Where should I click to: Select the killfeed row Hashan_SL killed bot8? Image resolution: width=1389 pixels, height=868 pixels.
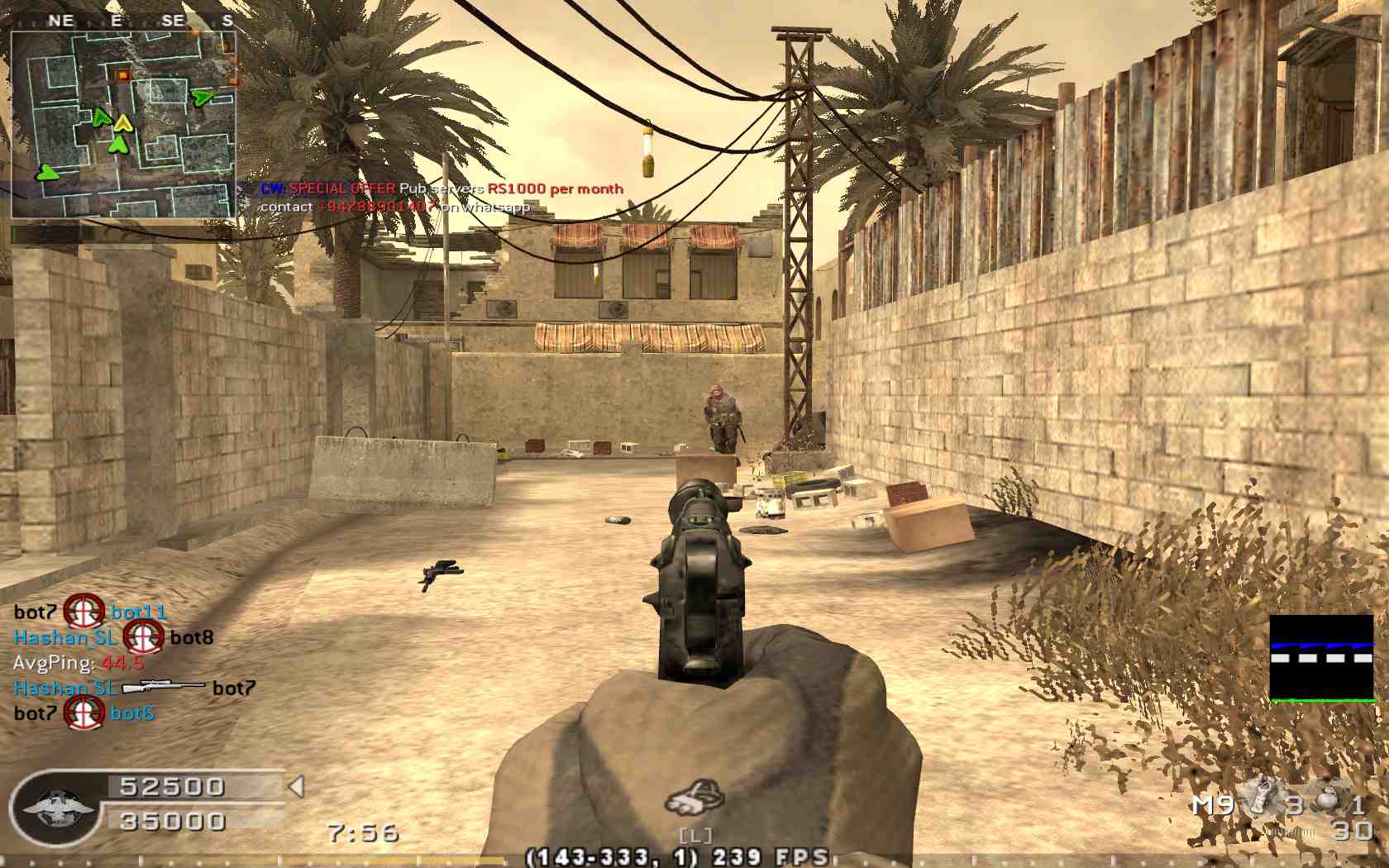coord(113,637)
